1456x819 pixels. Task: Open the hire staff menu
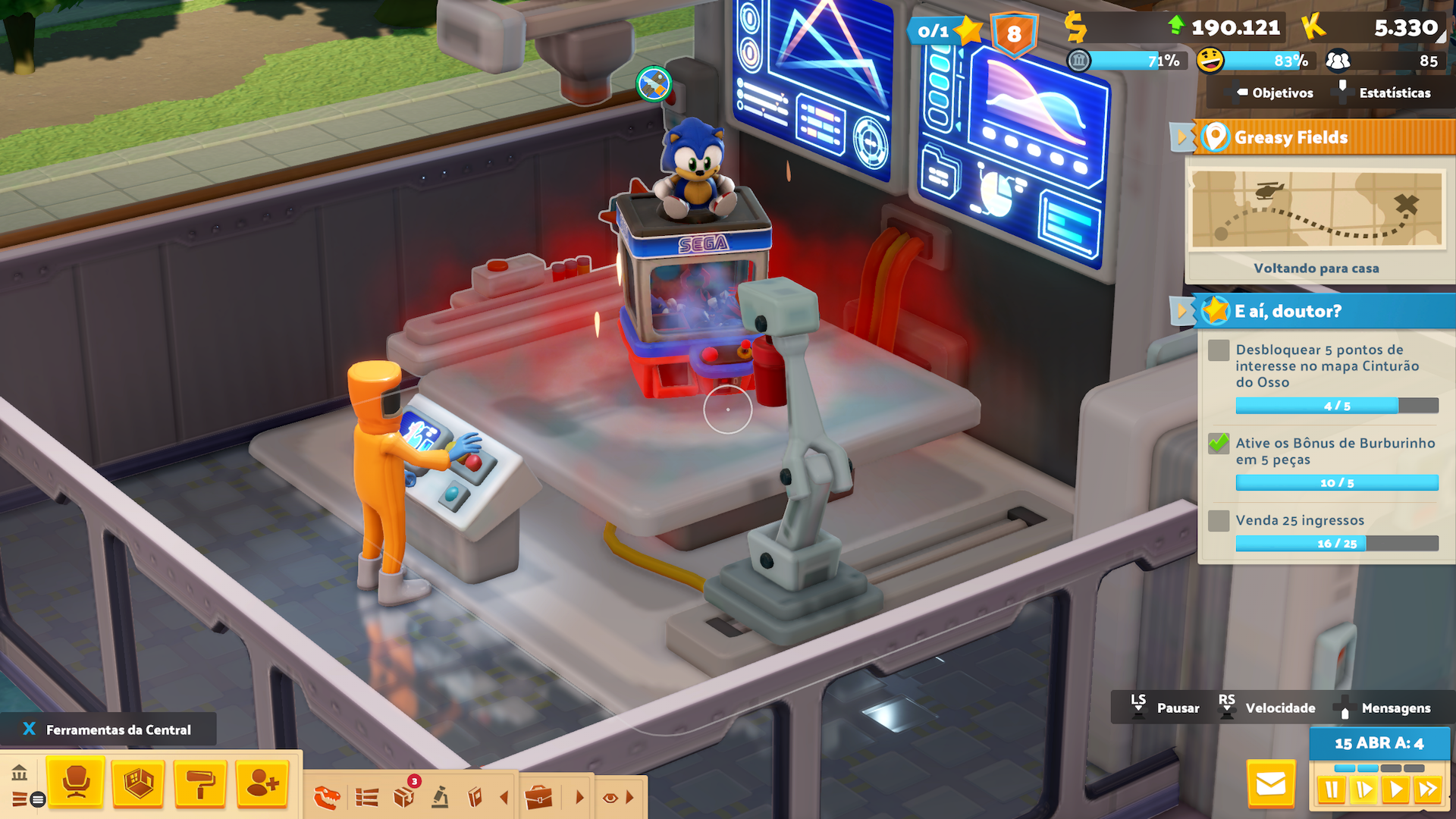(x=262, y=782)
